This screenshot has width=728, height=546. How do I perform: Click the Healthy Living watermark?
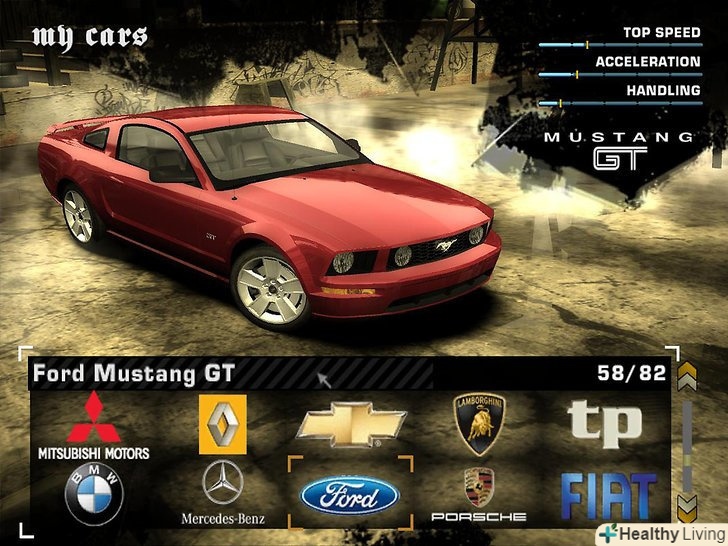661,533
